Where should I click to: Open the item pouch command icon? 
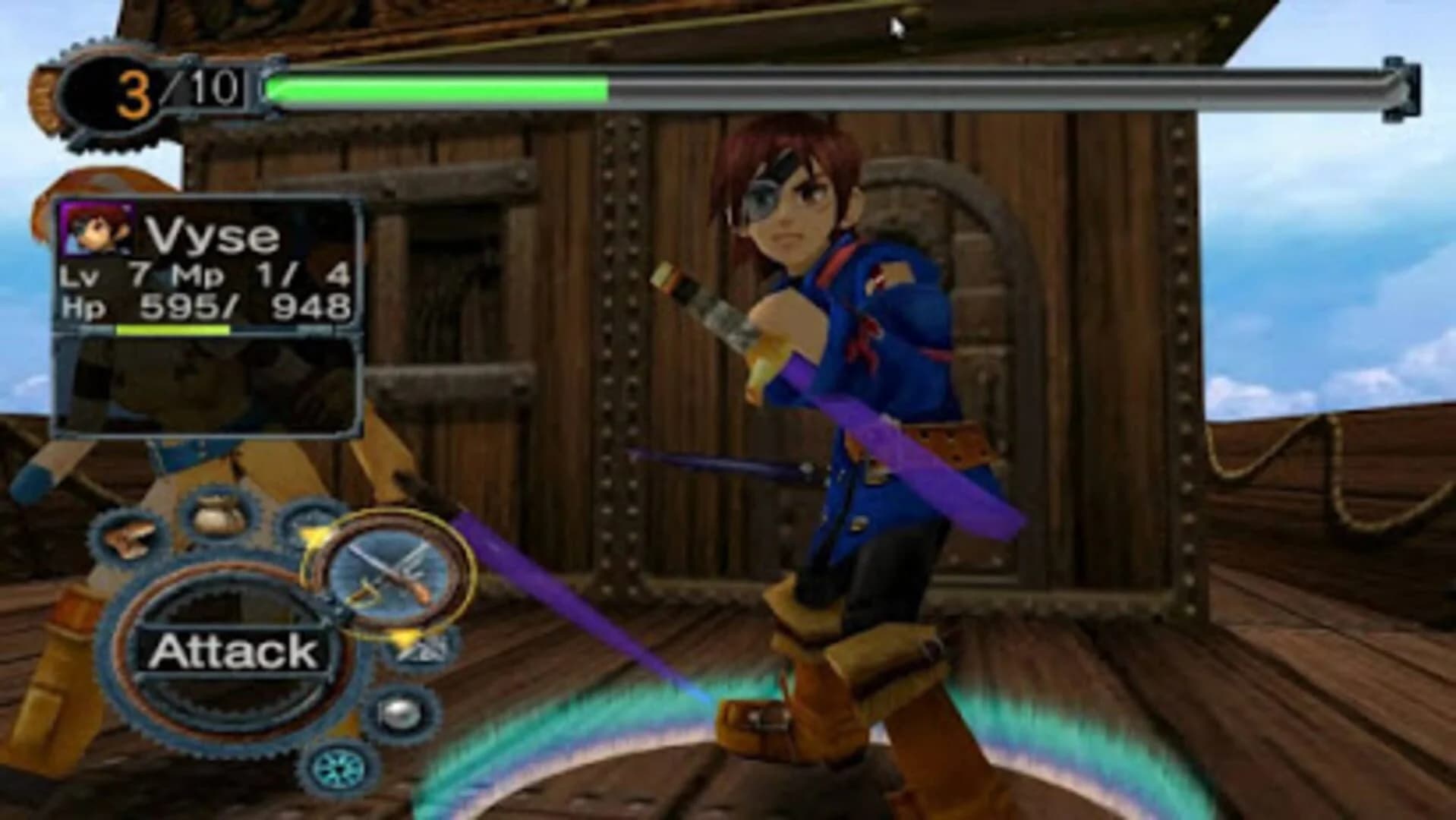coord(215,513)
